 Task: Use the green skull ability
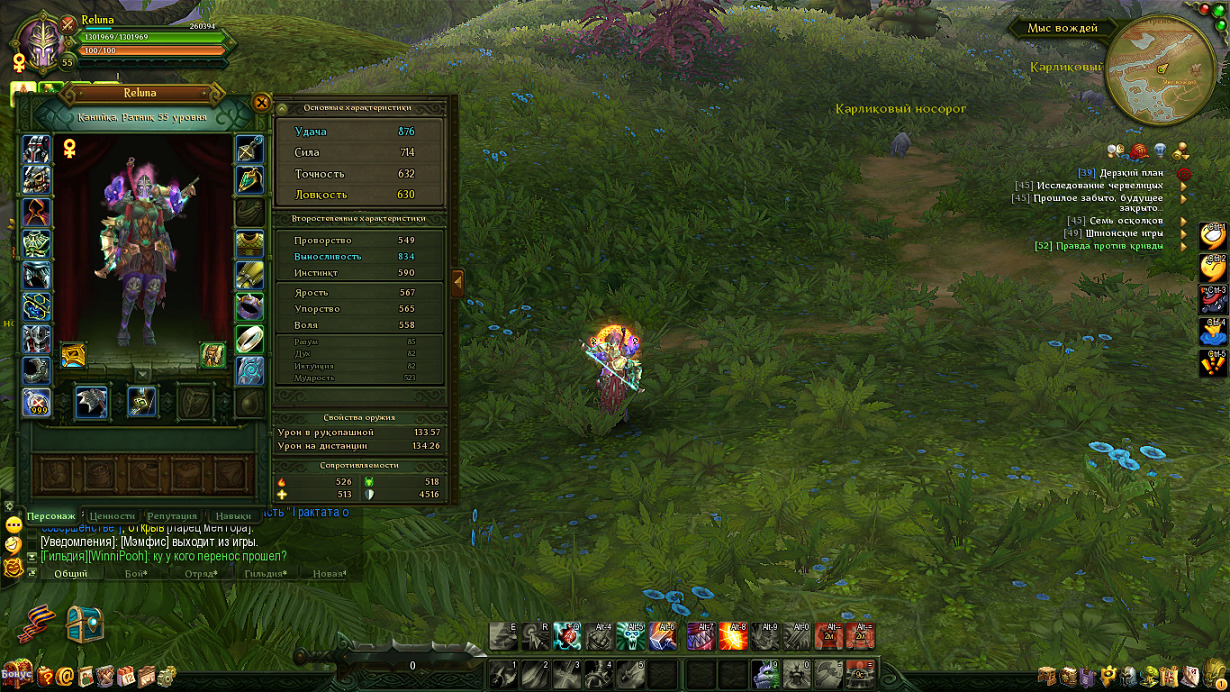631,635
